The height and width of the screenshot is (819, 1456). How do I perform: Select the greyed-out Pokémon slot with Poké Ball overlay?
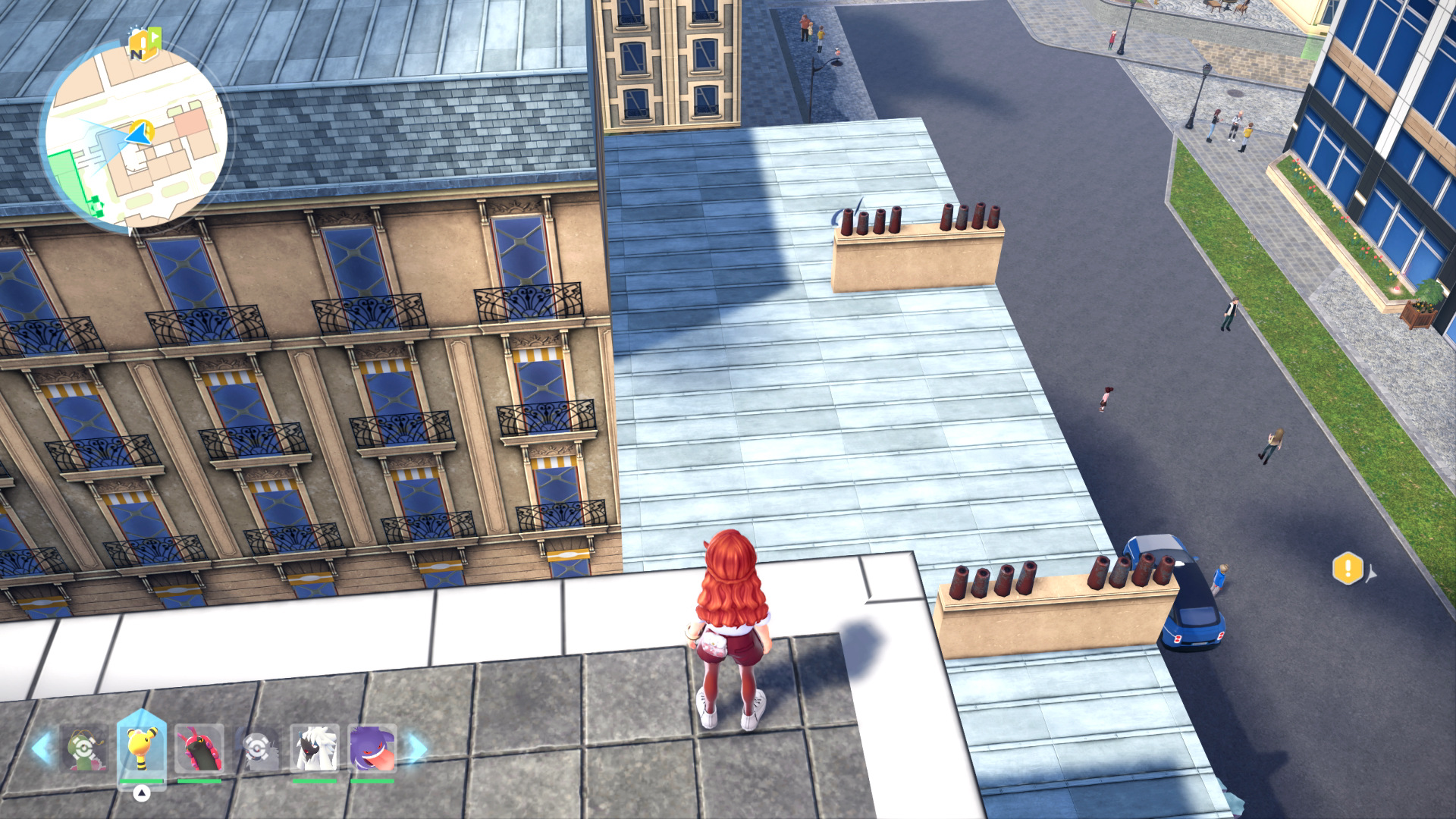(x=257, y=748)
